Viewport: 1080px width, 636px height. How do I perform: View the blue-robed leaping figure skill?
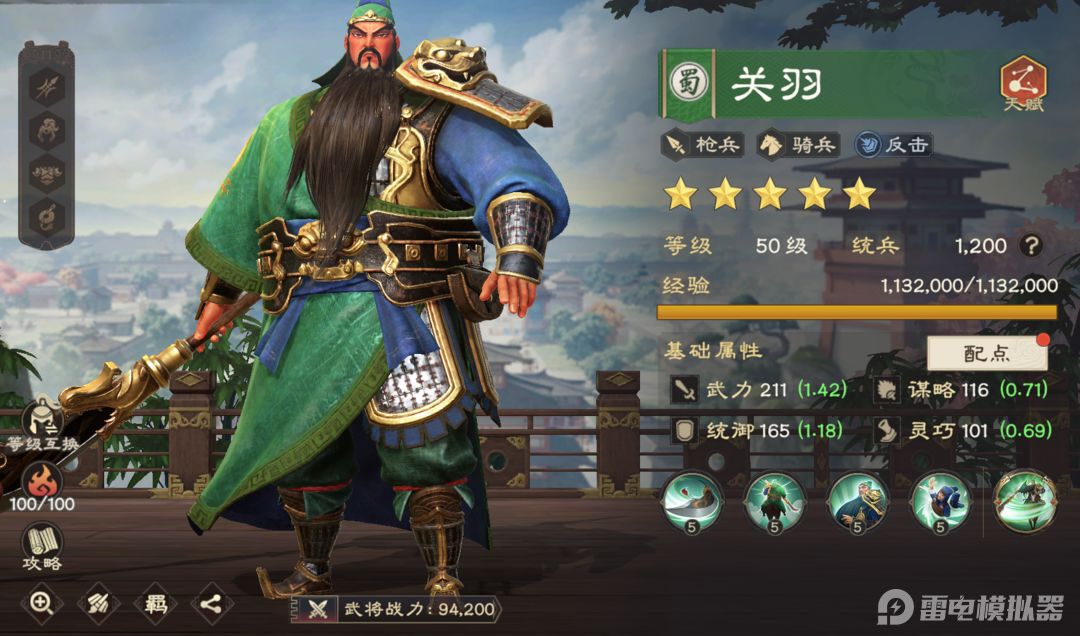pyautogui.click(x=939, y=502)
